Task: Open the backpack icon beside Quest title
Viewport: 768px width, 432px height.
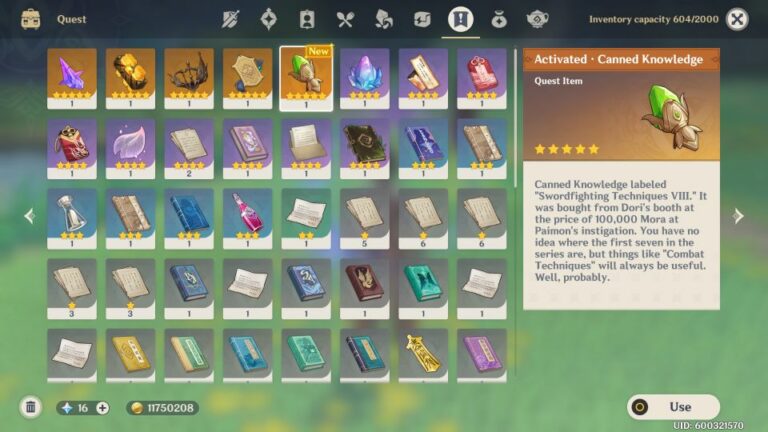Action: coord(30,19)
